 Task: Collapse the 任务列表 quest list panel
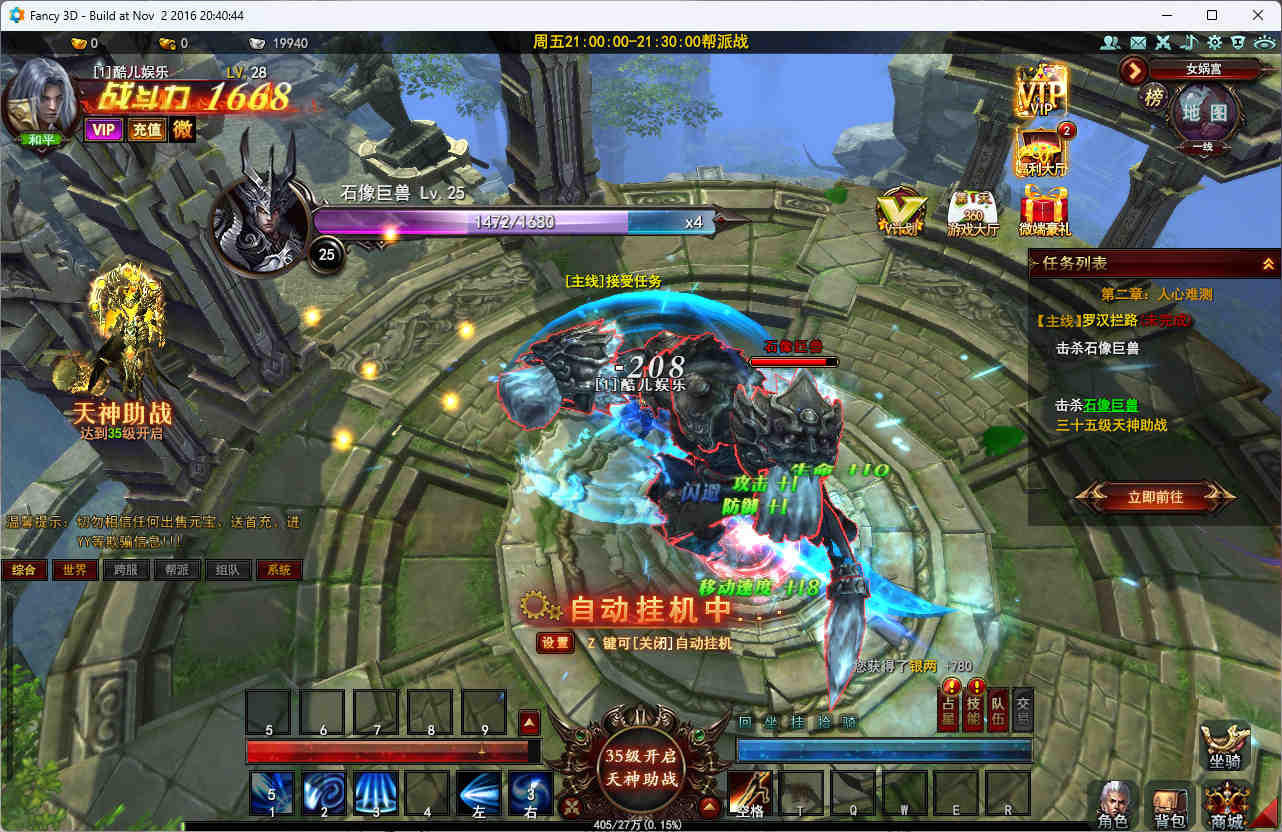click(1268, 263)
